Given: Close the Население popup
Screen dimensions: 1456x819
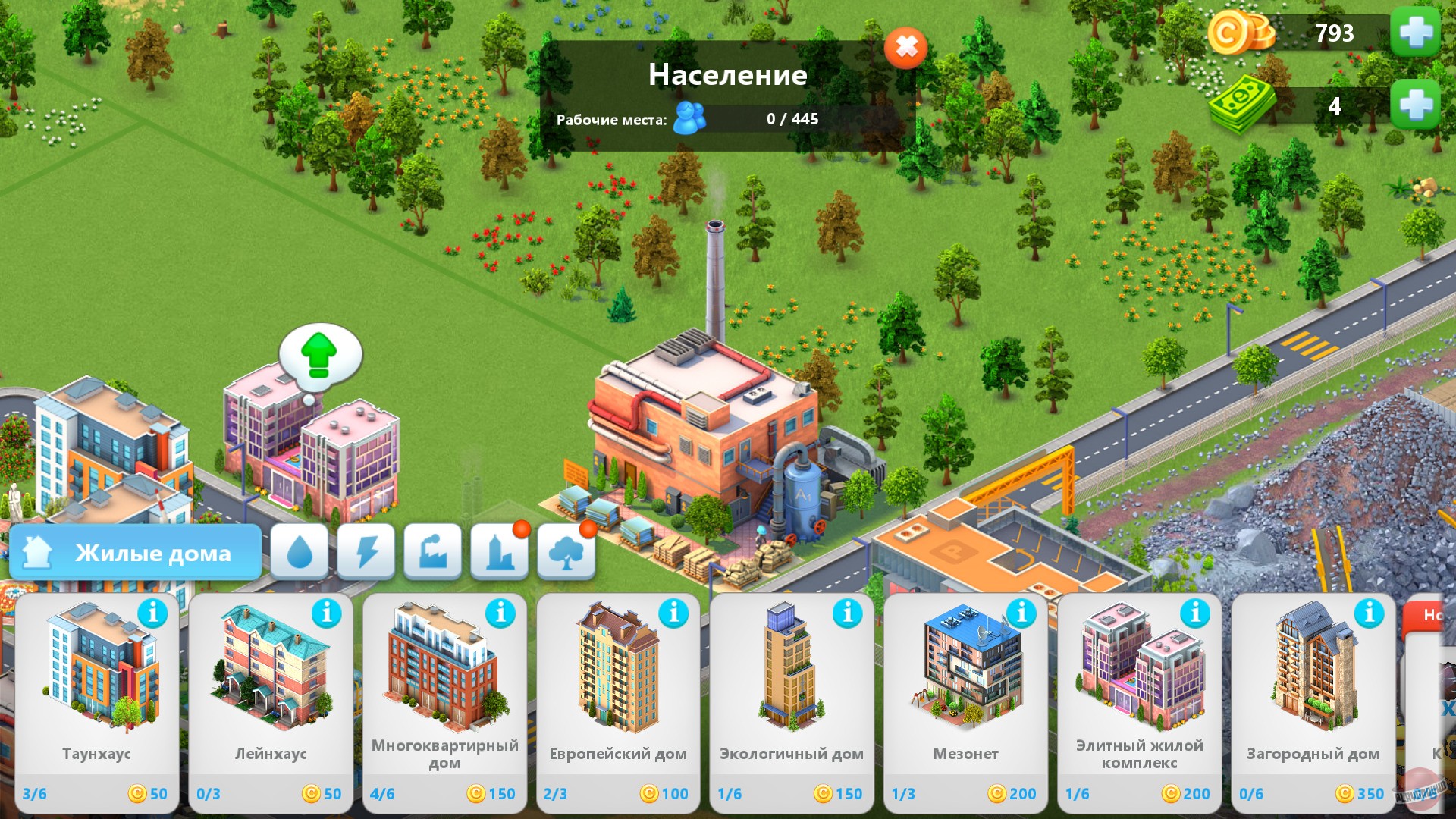Looking at the screenshot, I should click(x=905, y=48).
